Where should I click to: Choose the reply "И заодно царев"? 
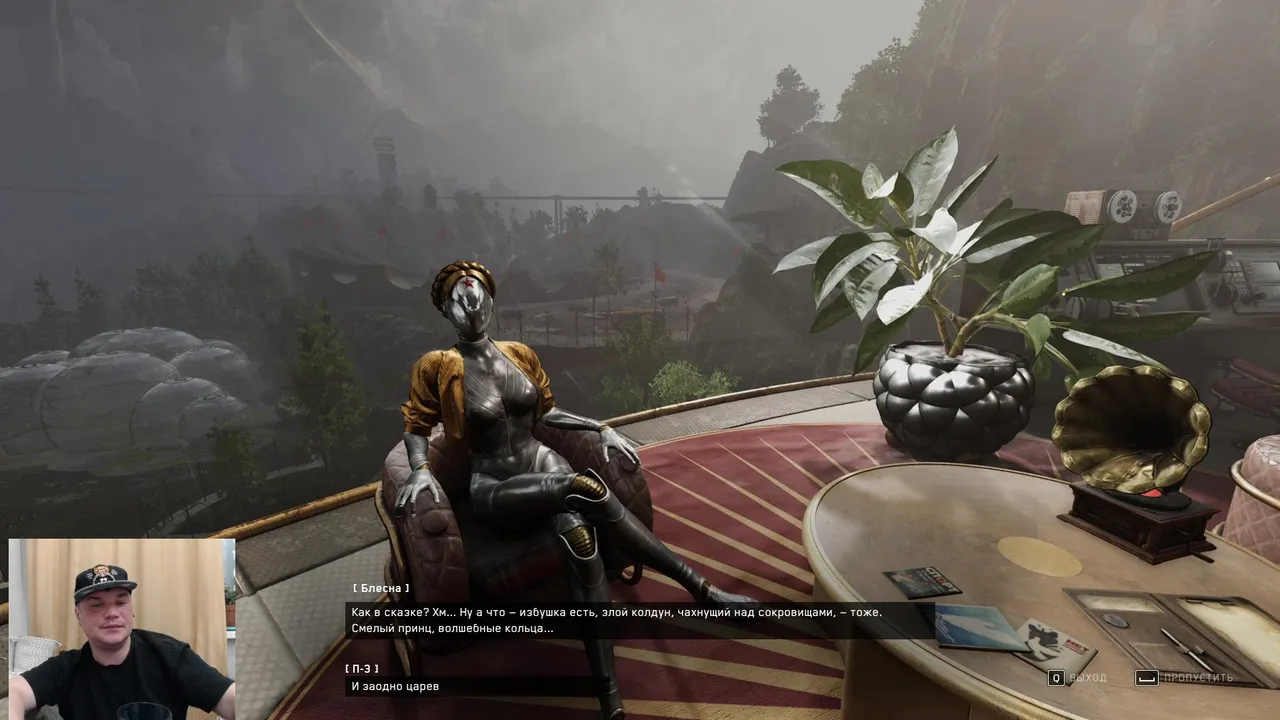tap(395, 686)
